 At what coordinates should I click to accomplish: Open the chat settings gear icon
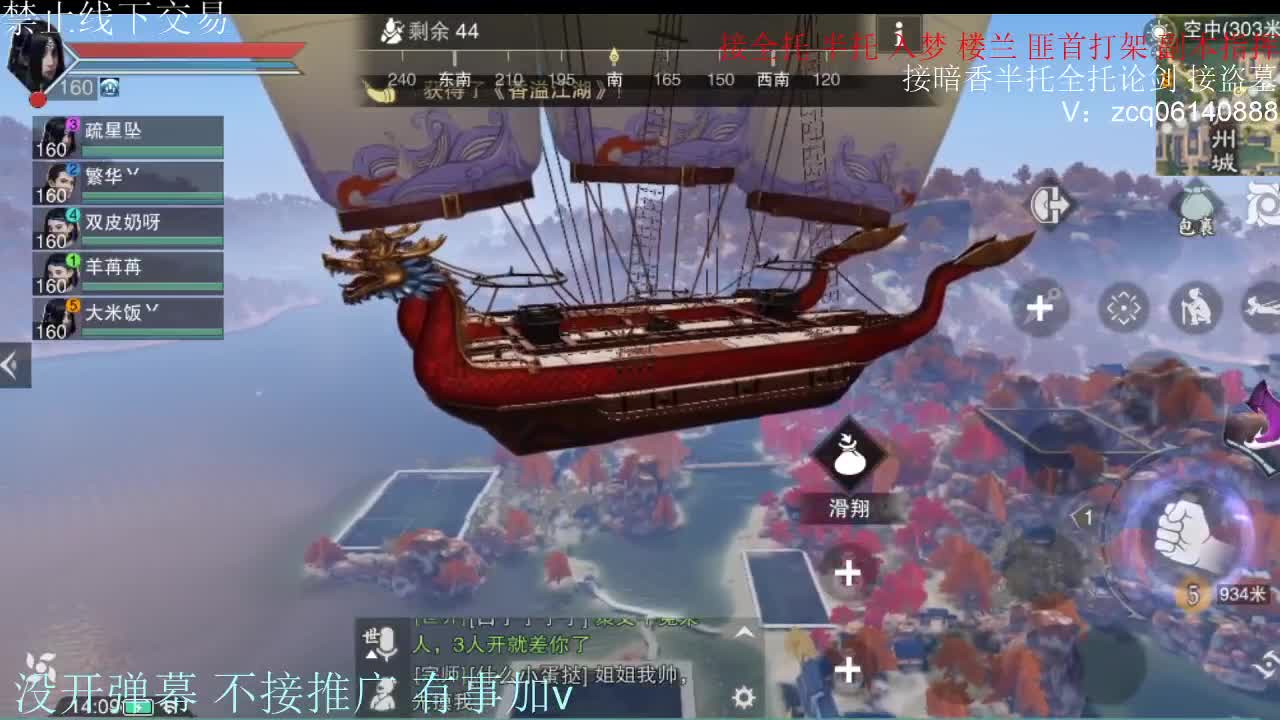pyautogui.click(x=744, y=698)
